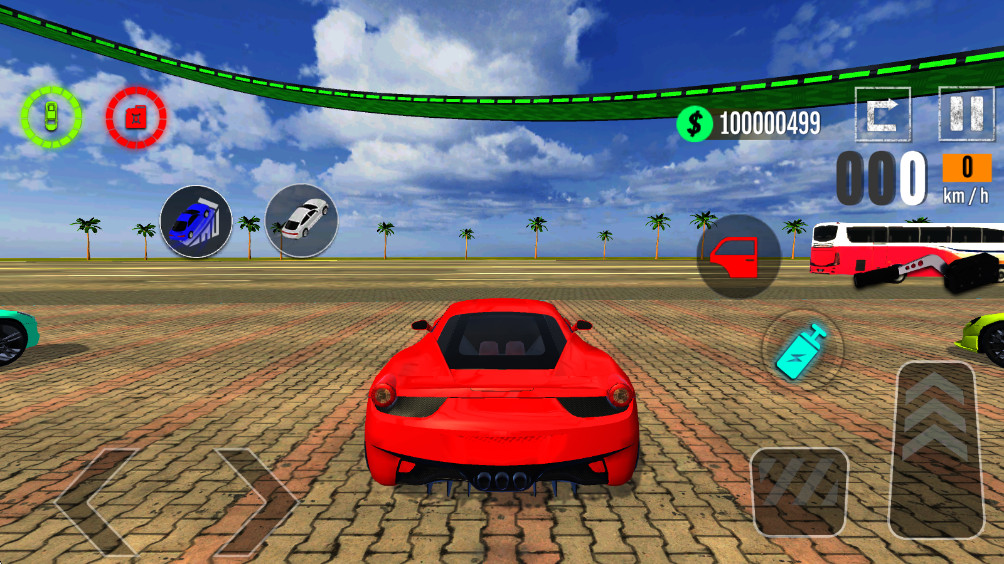Hit the brake pedal
Image resolution: width=1004 pixels, height=564 pixels.
(x=799, y=491)
